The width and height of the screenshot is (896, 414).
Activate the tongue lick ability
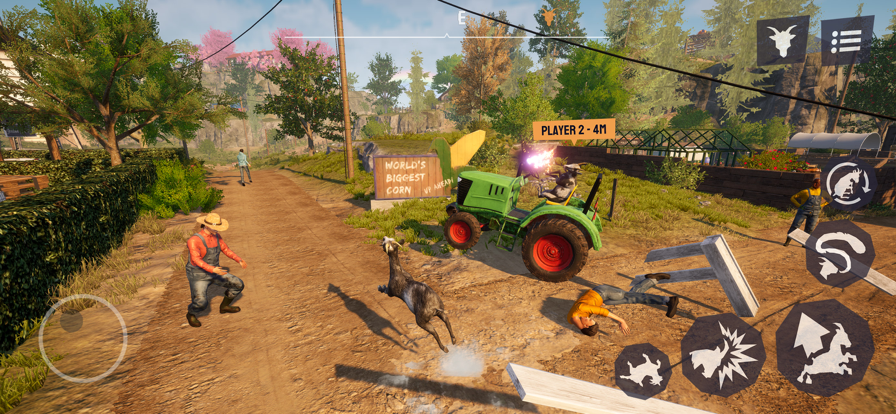(839, 254)
